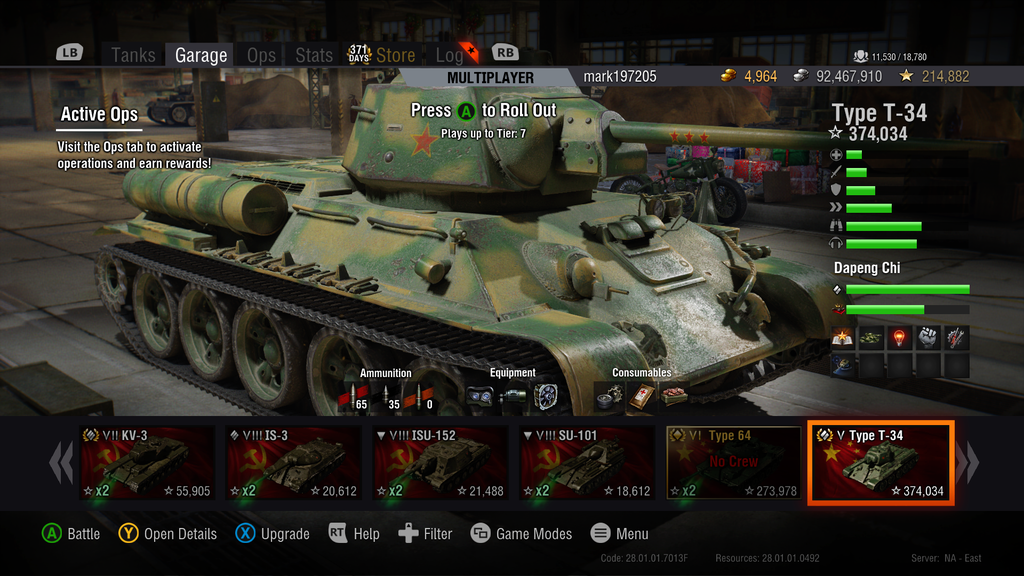Open the Active Ops panel
Screen dimensions: 1024x576
coord(99,114)
